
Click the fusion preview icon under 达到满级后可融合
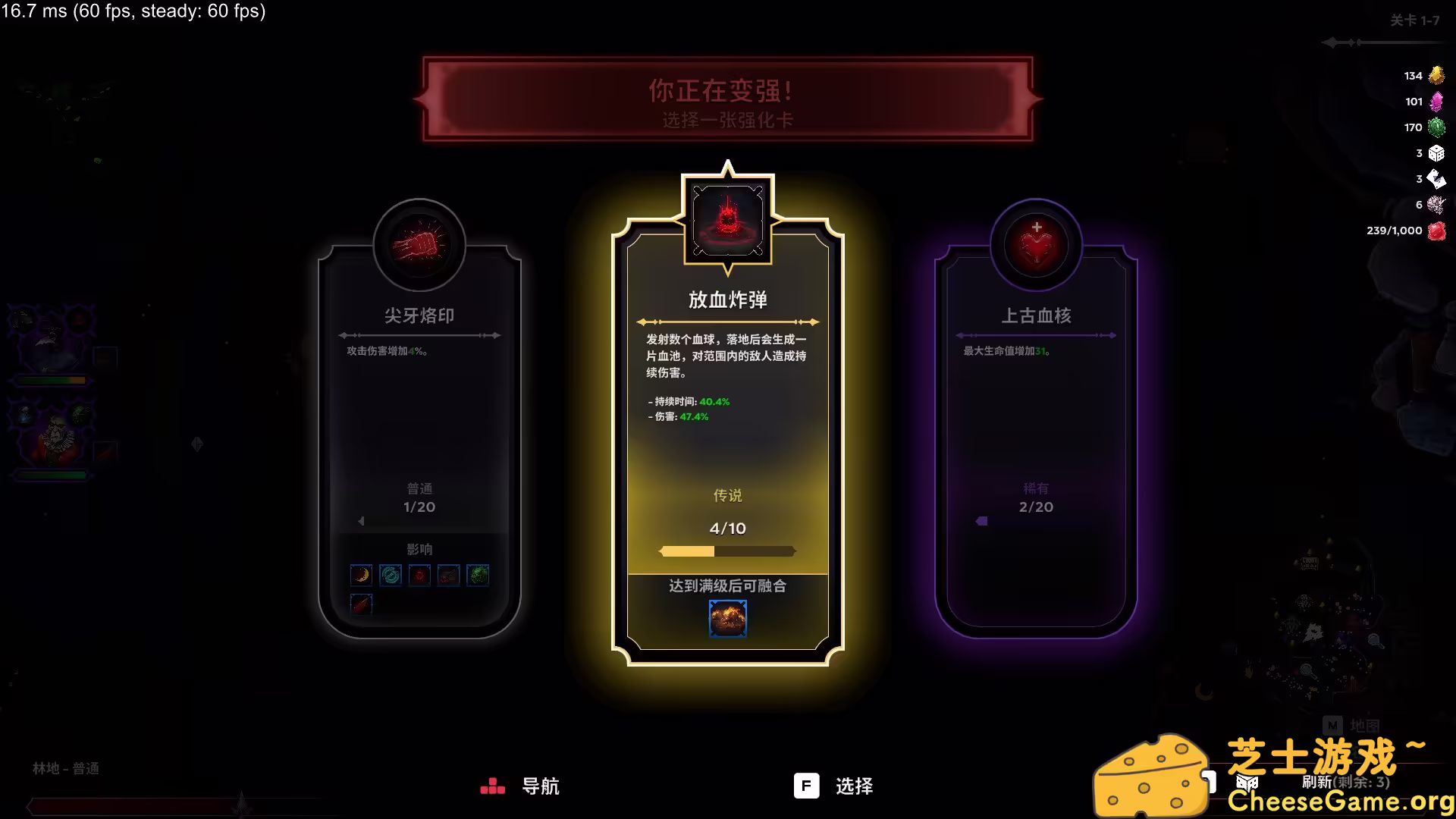pos(727,618)
